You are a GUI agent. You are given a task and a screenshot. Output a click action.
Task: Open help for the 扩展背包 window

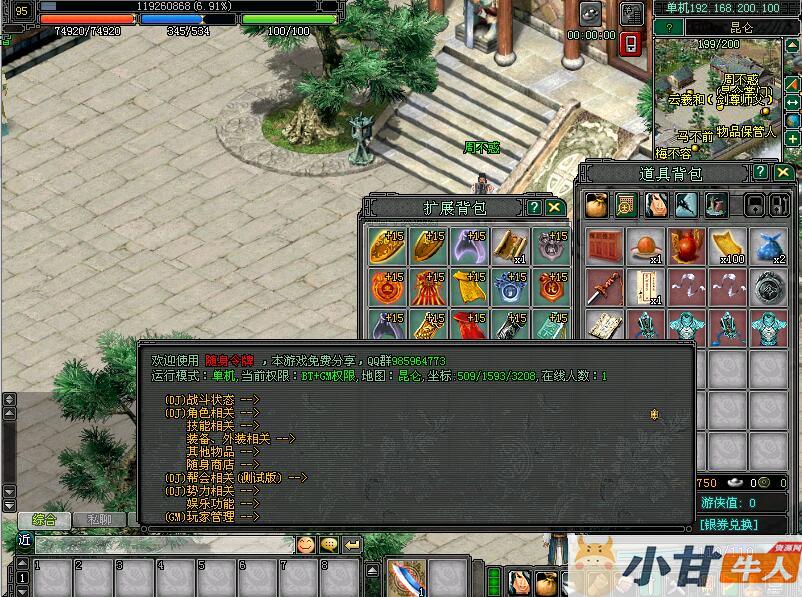tap(534, 207)
